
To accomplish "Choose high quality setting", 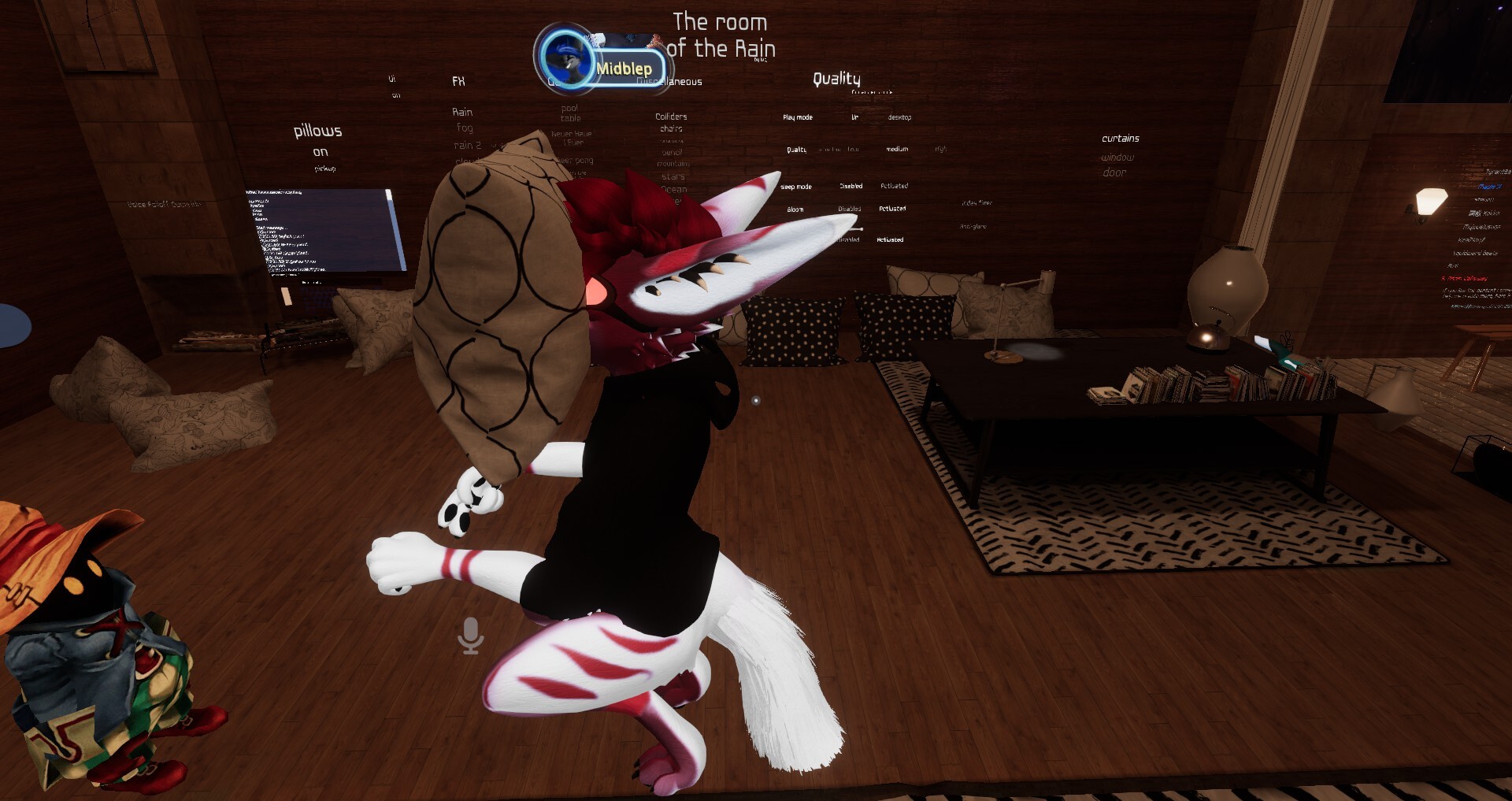I will (x=940, y=149).
